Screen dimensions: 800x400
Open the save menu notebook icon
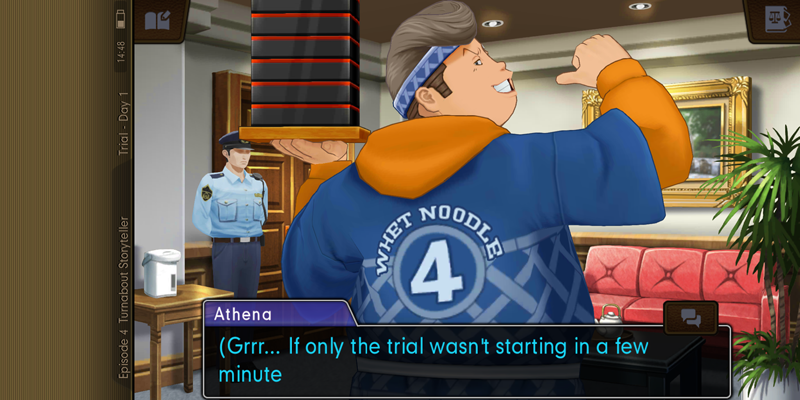pyautogui.click(x=158, y=20)
